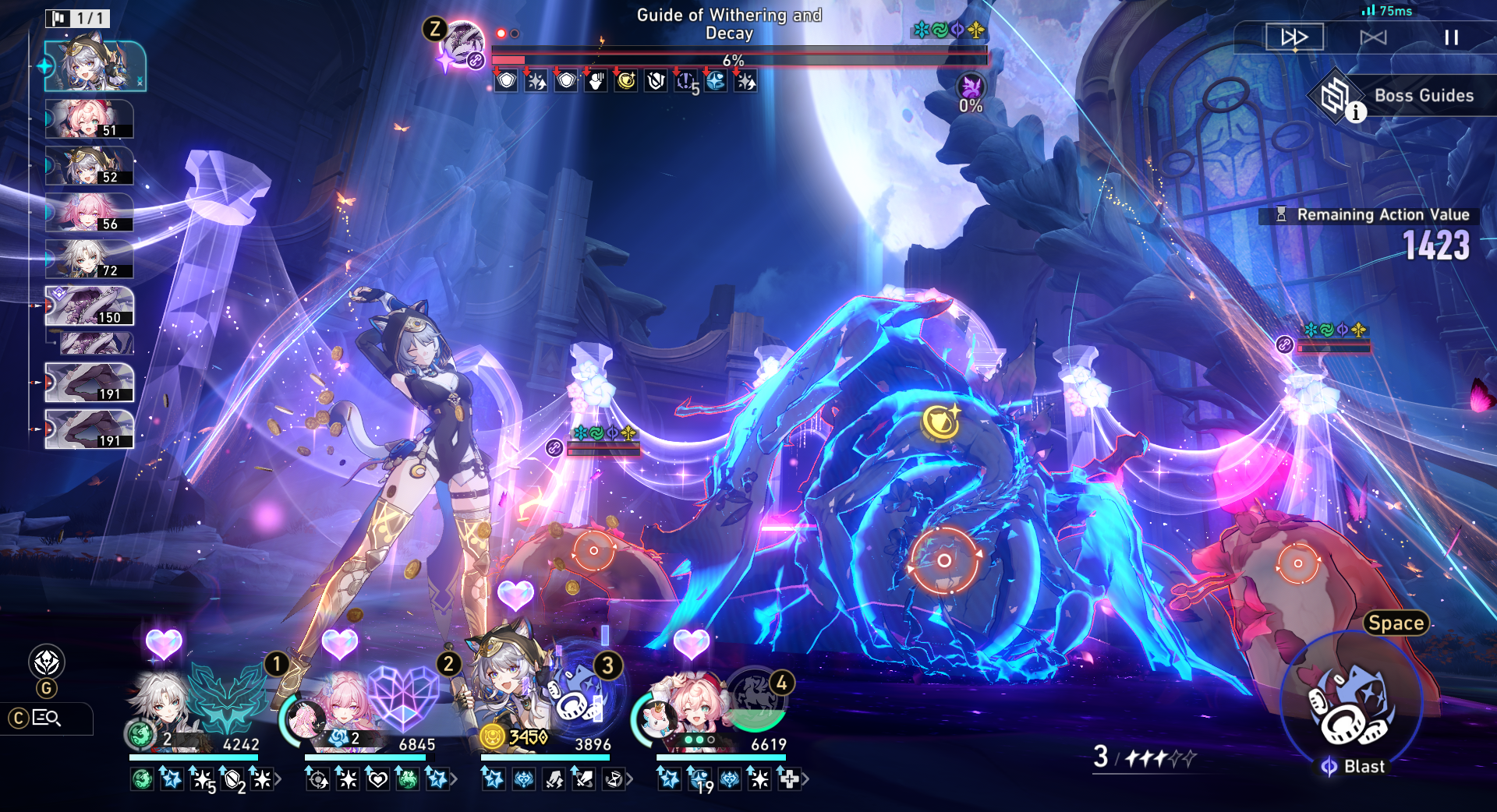The width and height of the screenshot is (1497, 812).
Task: Expand the first character's buff icon row arrow
Action: click(x=278, y=778)
